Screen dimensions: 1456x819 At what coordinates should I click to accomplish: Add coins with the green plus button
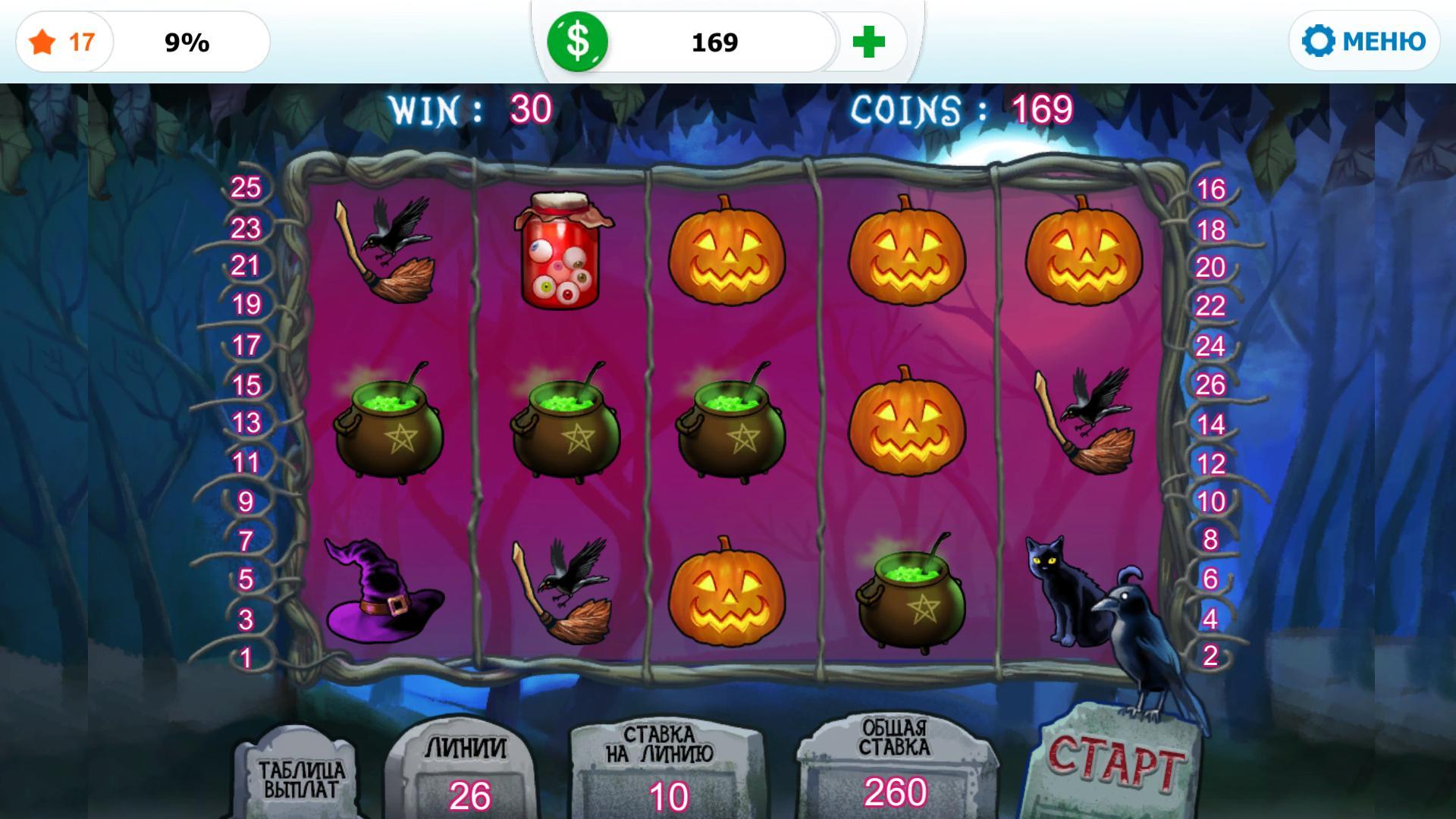click(868, 42)
